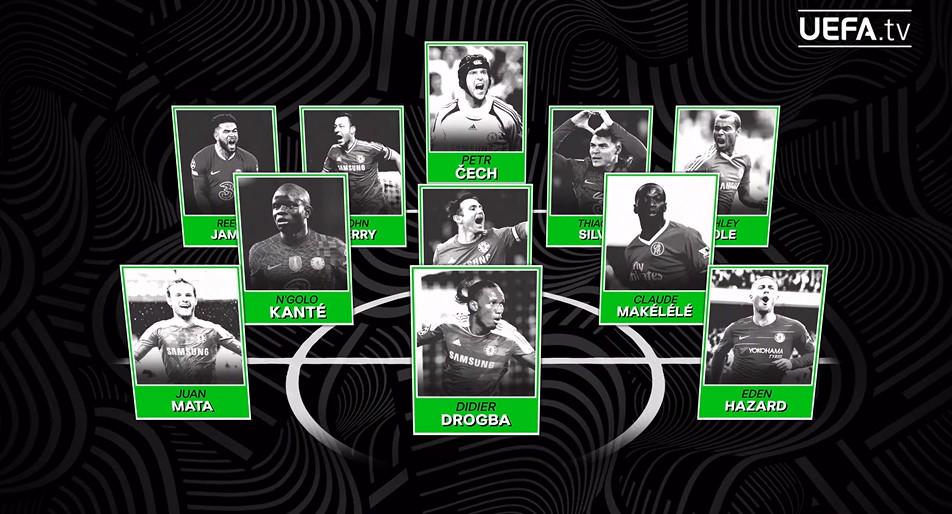Image resolution: width=952 pixels, height=514 pixels.
Task: Select the Didier Drogba striker card
Action: [x=476, y=348]
